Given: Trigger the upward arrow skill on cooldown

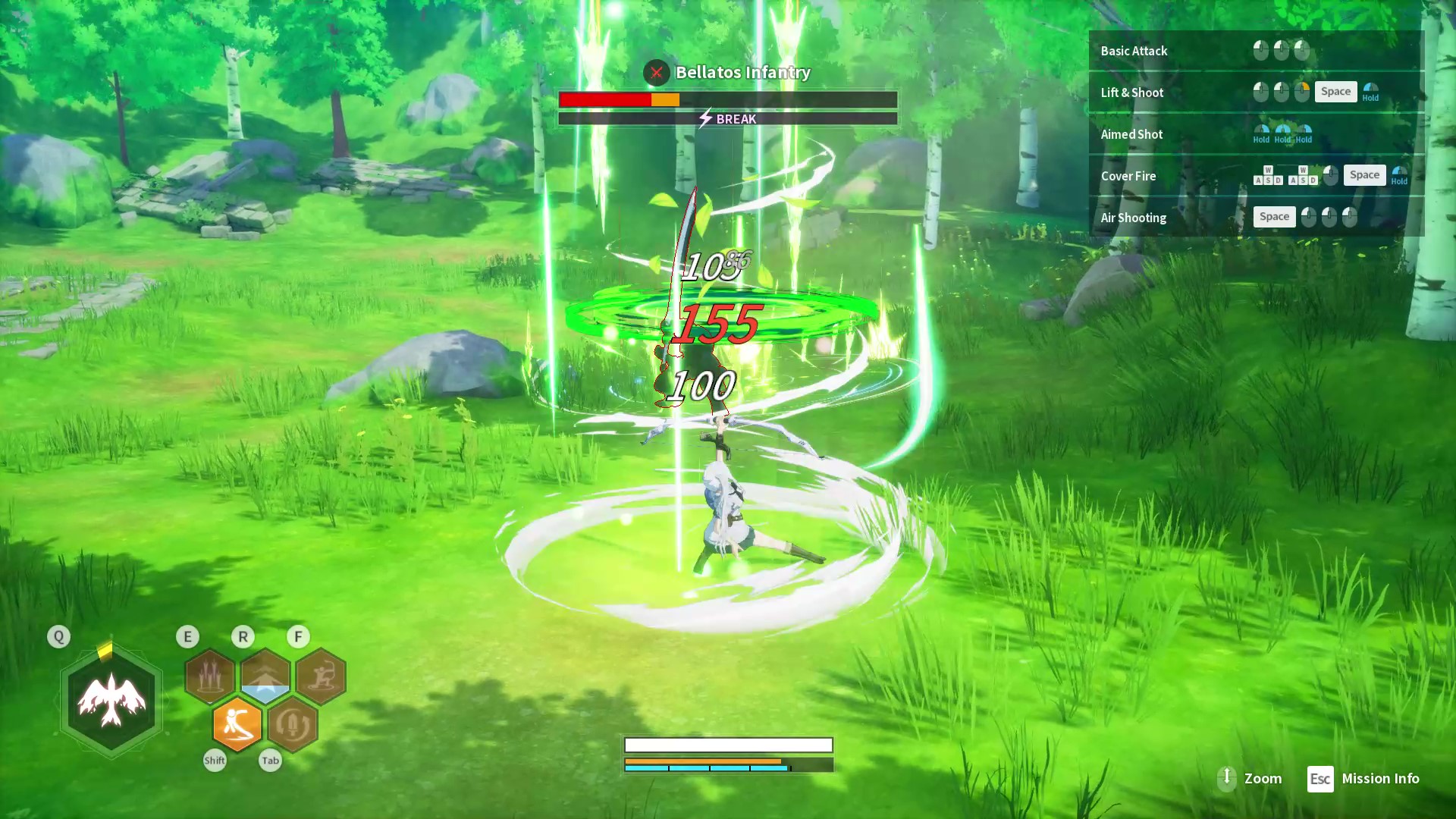Looking at the screenshot, I should pos(265,676).
